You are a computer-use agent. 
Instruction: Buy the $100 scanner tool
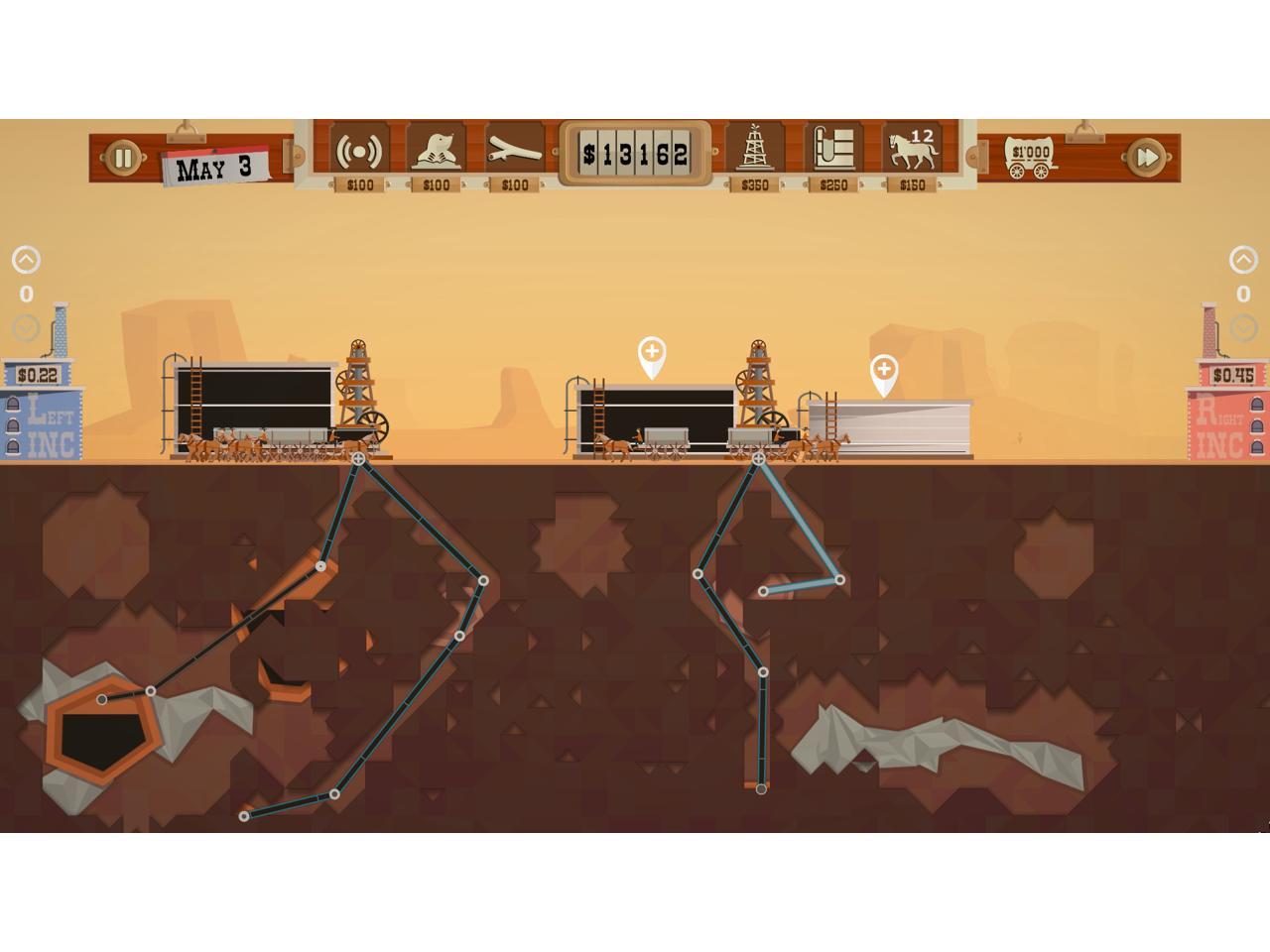[x=358, y=152]
